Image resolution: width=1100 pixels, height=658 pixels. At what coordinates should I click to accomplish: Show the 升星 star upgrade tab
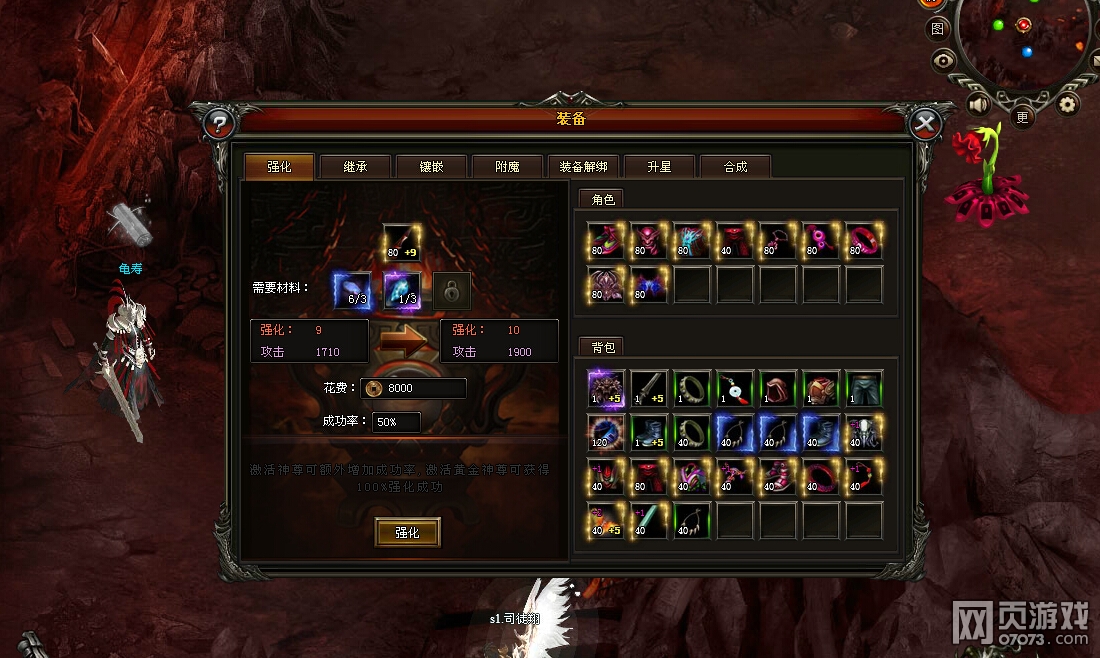click(659, 167)
